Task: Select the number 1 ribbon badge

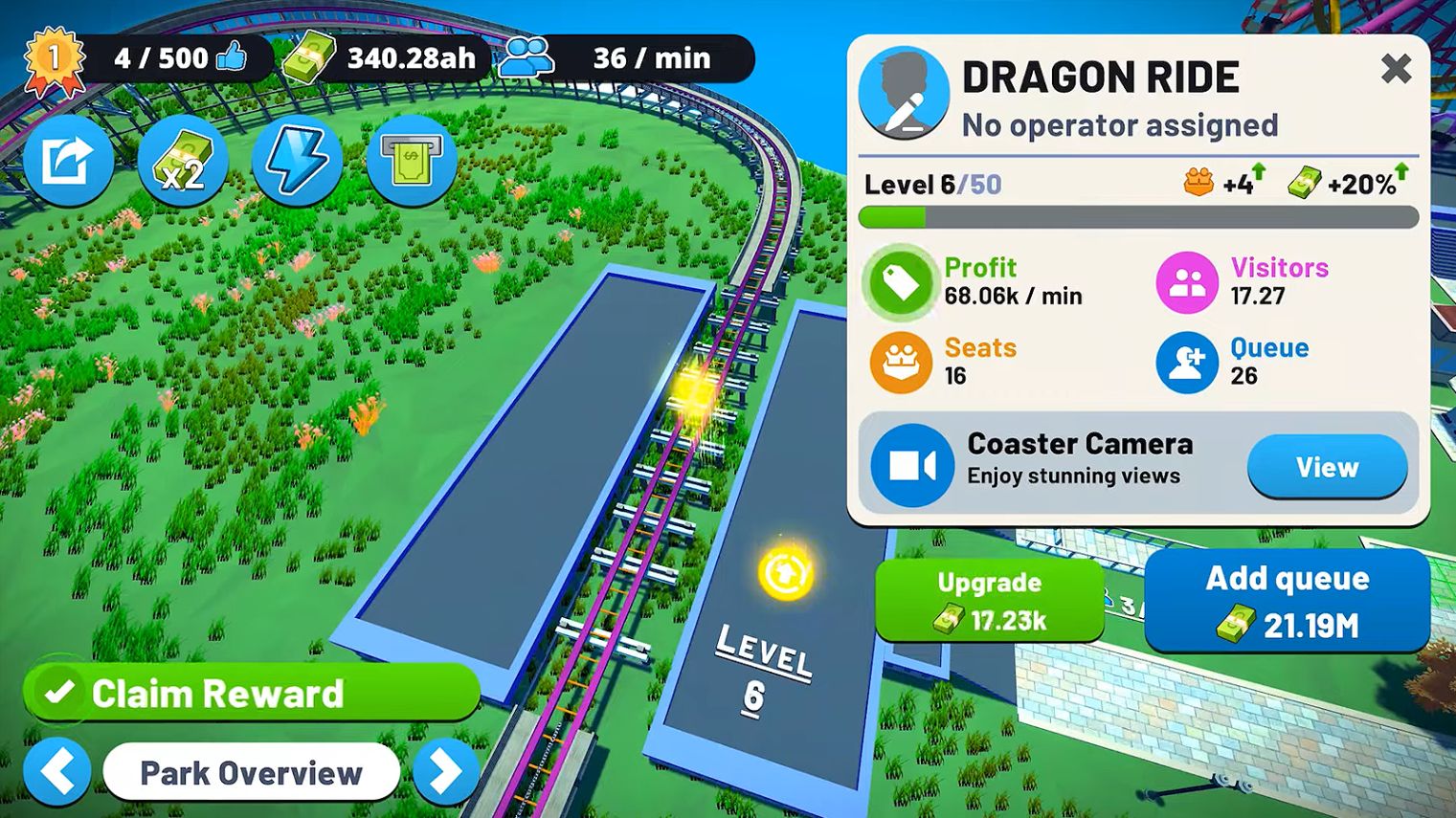Action: point(55,59)
